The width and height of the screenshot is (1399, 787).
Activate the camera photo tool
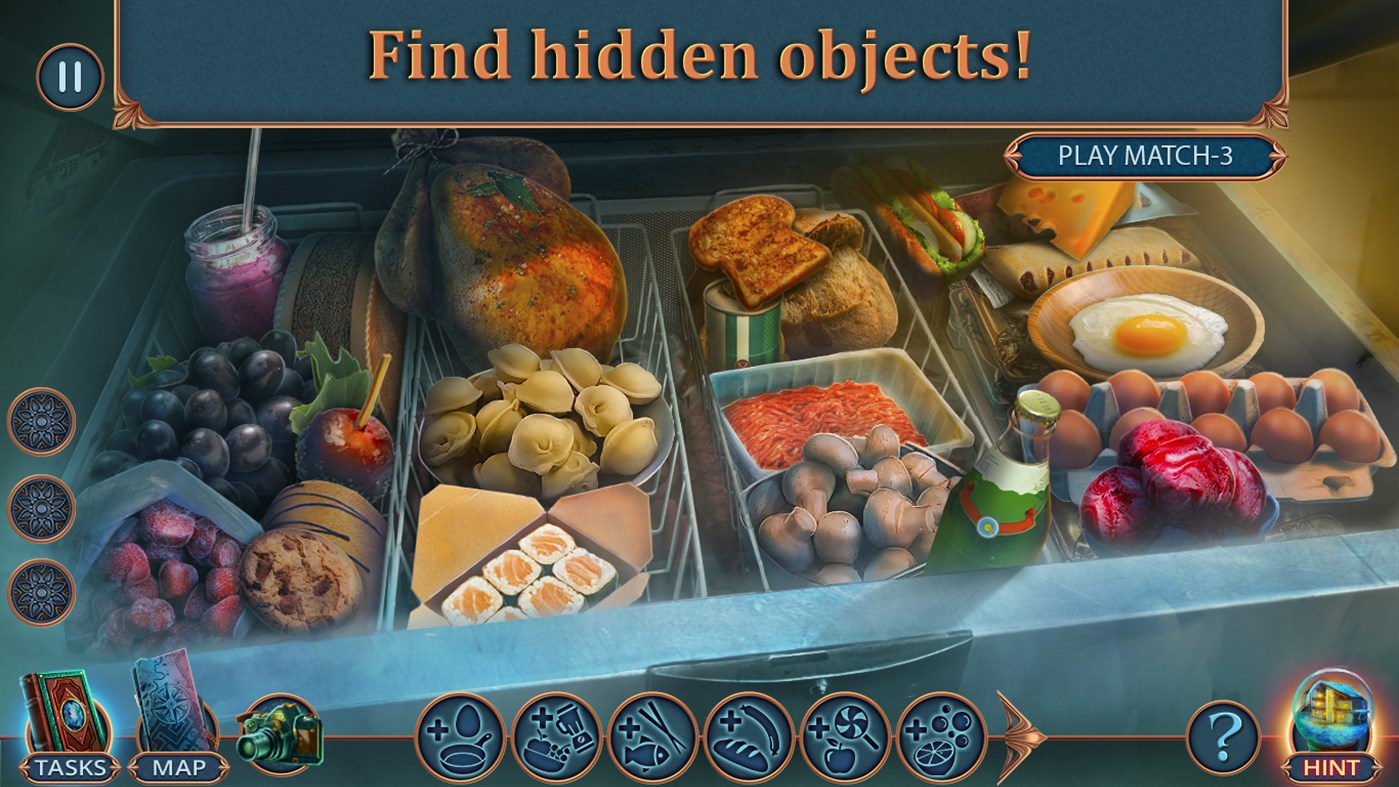tap(282, 733)
